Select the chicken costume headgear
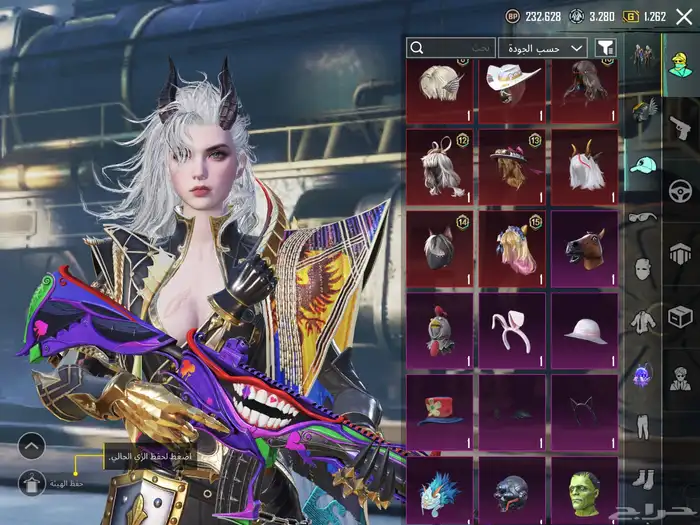Image resolution: width=700 pixels, height=525 pixels. tap(441, 329)
